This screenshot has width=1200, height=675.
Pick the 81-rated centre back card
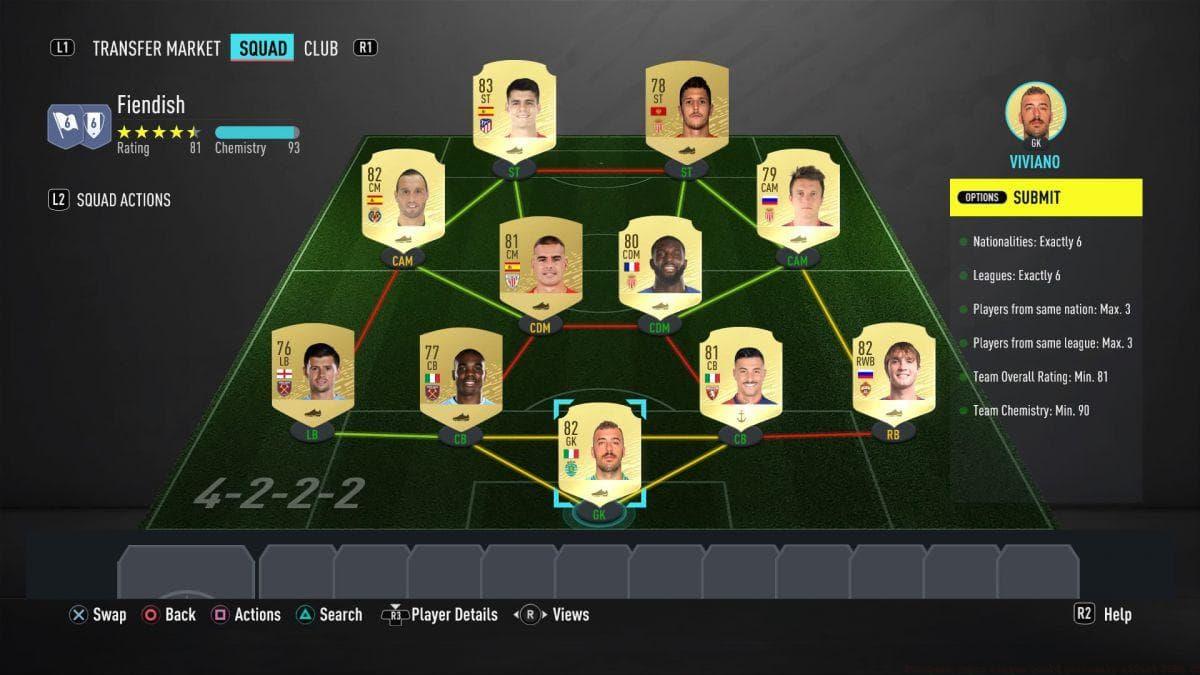[x=740, y=378]
